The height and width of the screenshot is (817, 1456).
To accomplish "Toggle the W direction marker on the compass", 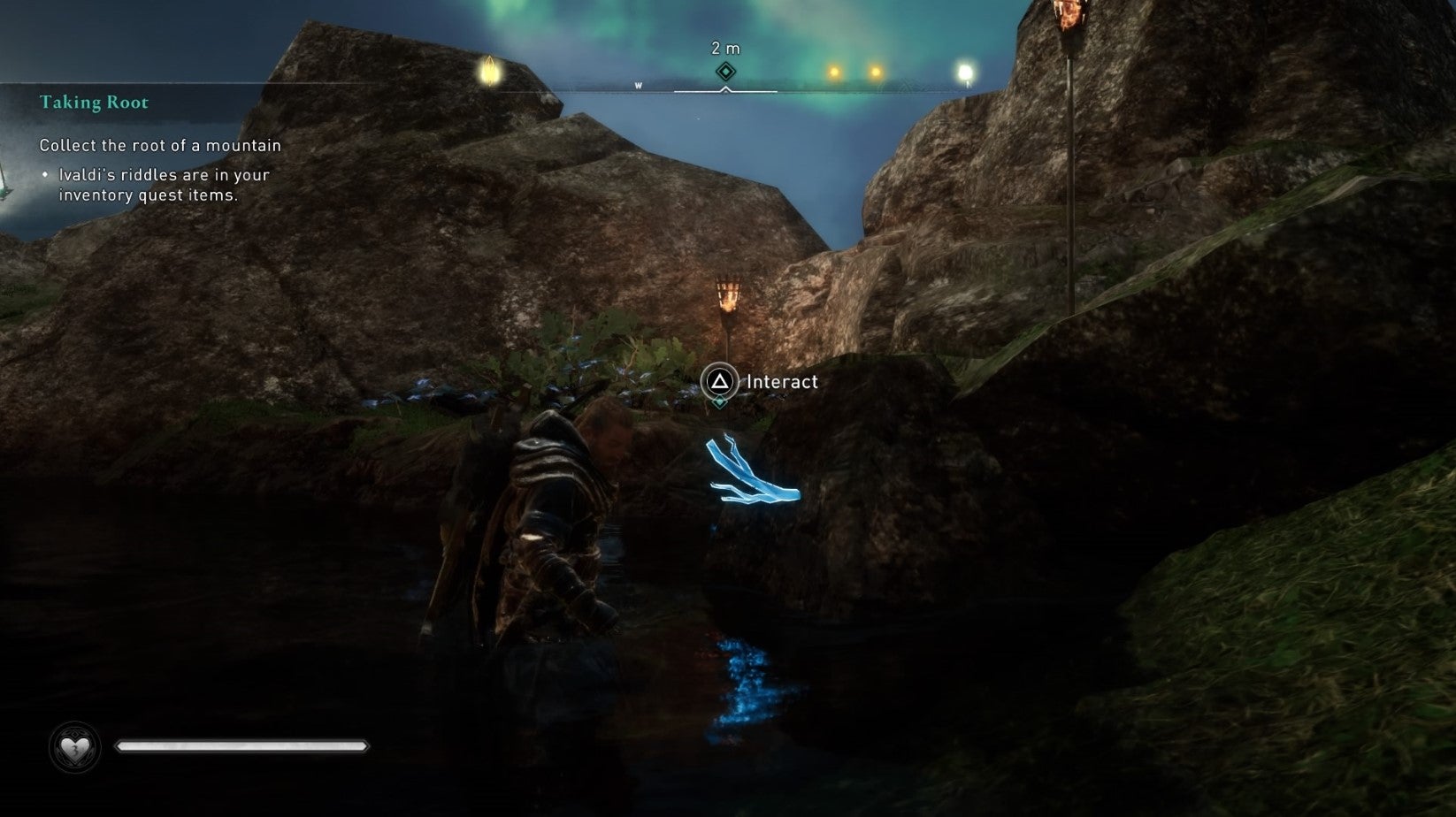I will [639, 85].
